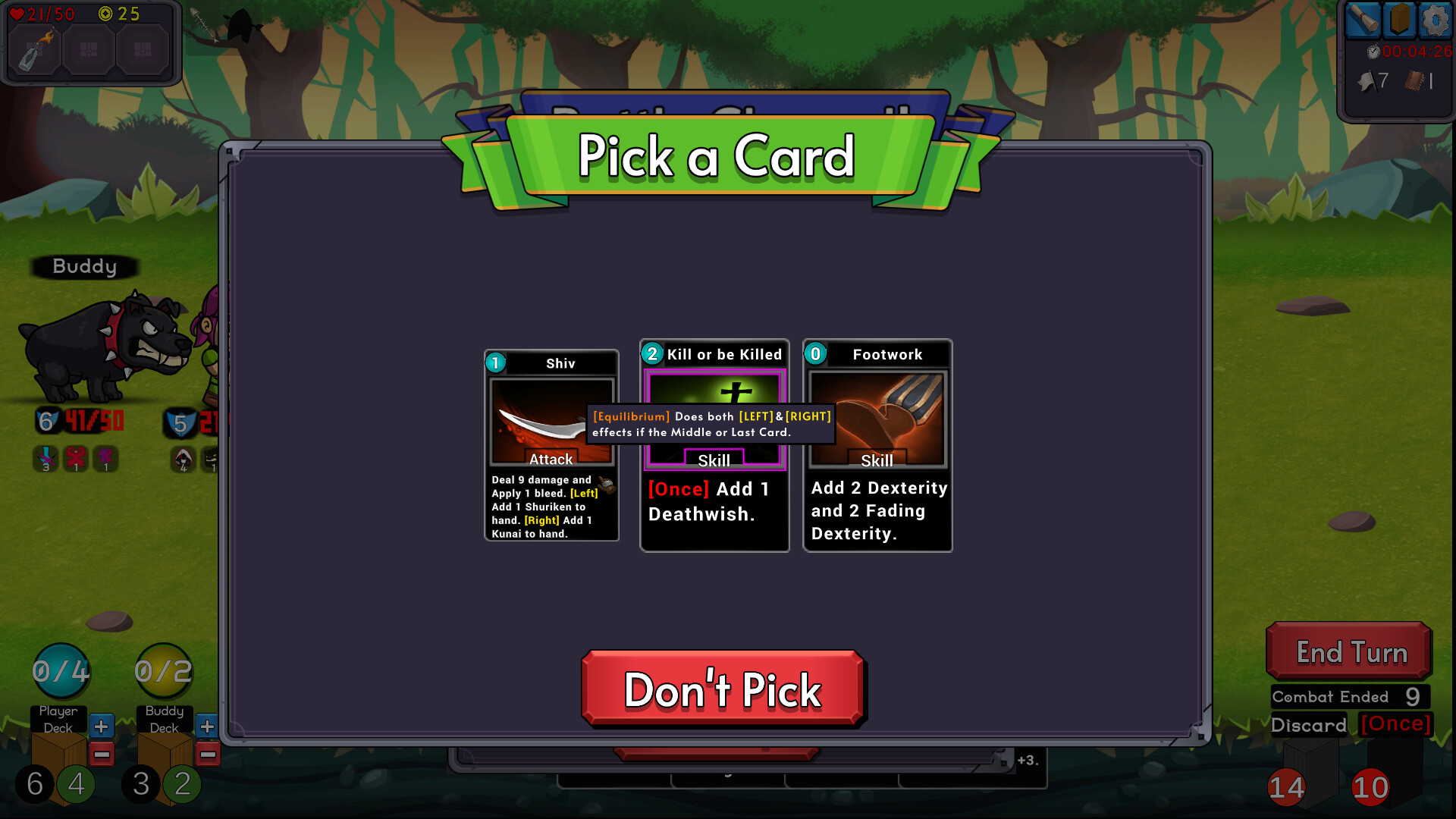The image size is (1456, 819).
Task: Decrease the Player Deck with the minus toggle
Action: click(x=101, y=754)
